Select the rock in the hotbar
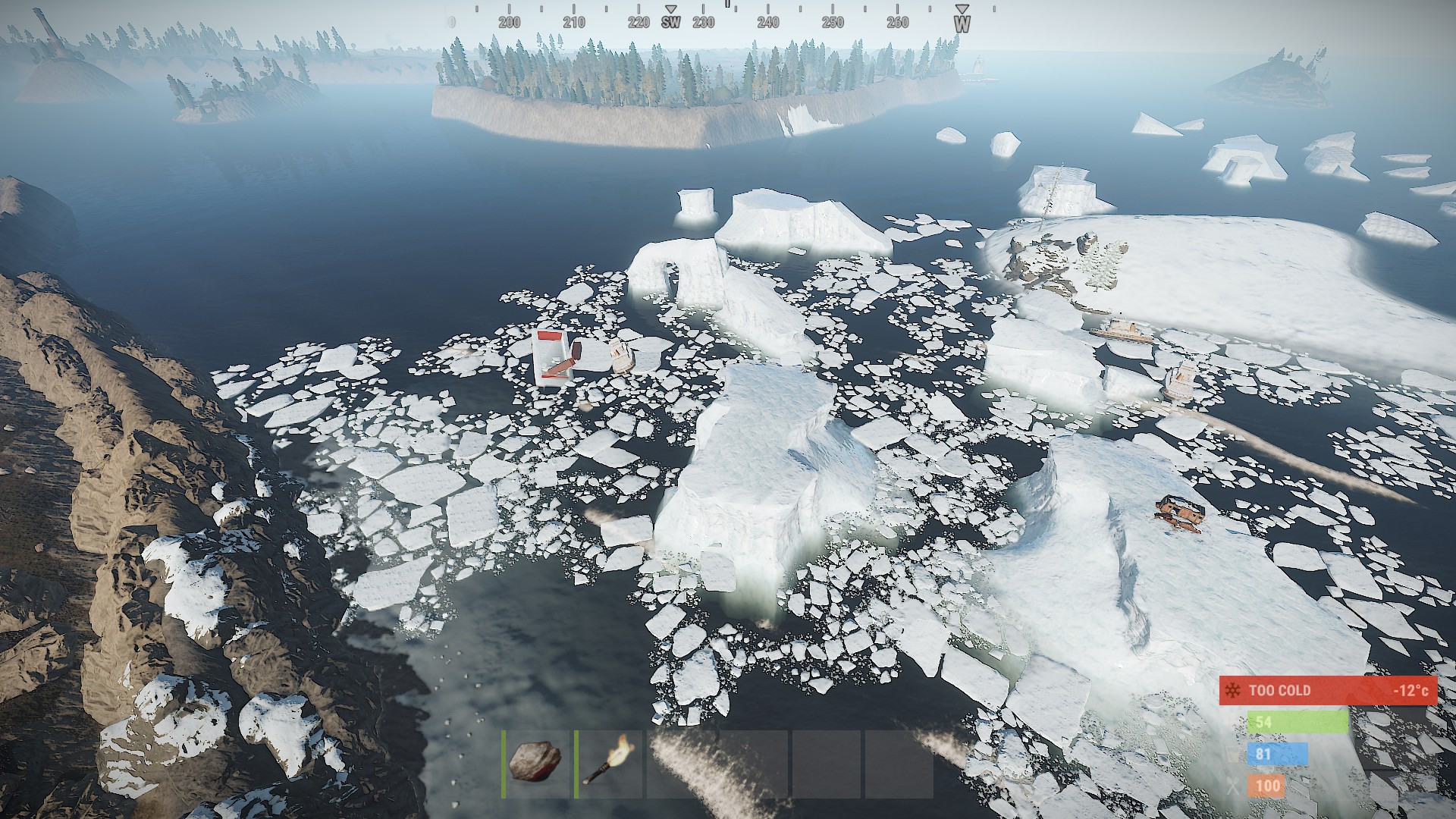 coord(535,761)
